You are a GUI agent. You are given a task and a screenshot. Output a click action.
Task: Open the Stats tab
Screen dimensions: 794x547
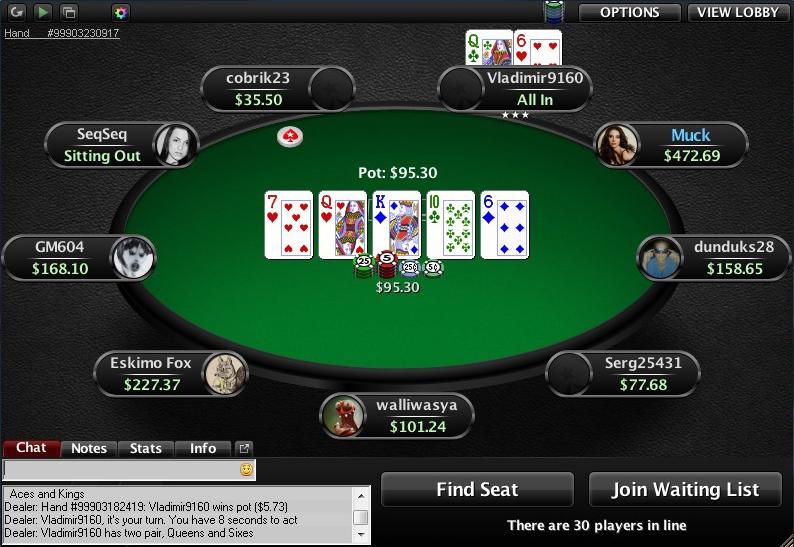[x=146, y=449]
